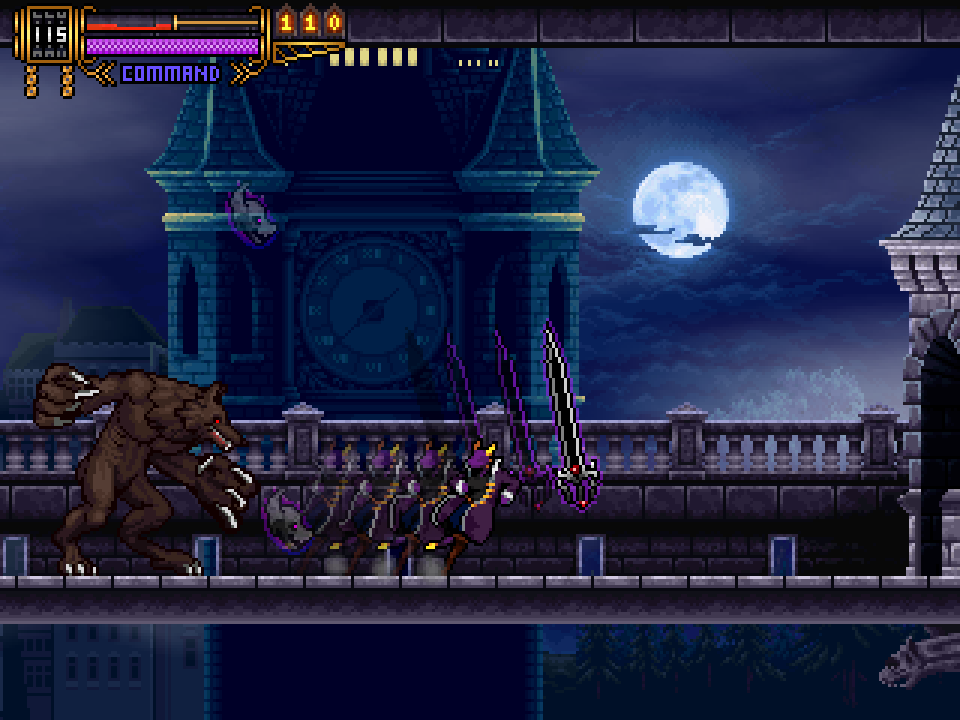Click the right arrow beside COMMAND

click(x=240, y=73)
